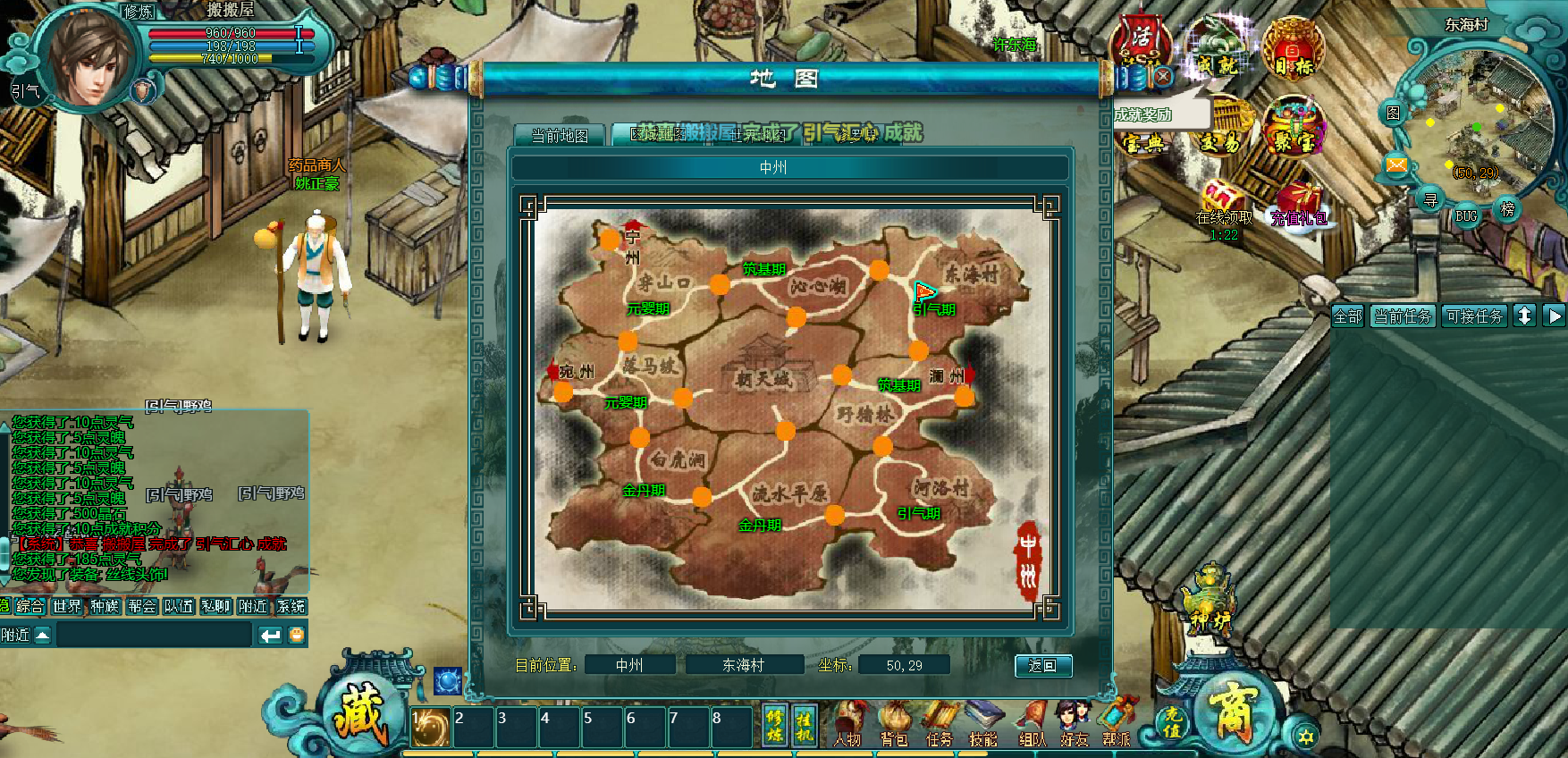Image resolution: width=1568 pixels, height=758 pixels.
Task: Show the 任务 quest log
Action: 940,725
